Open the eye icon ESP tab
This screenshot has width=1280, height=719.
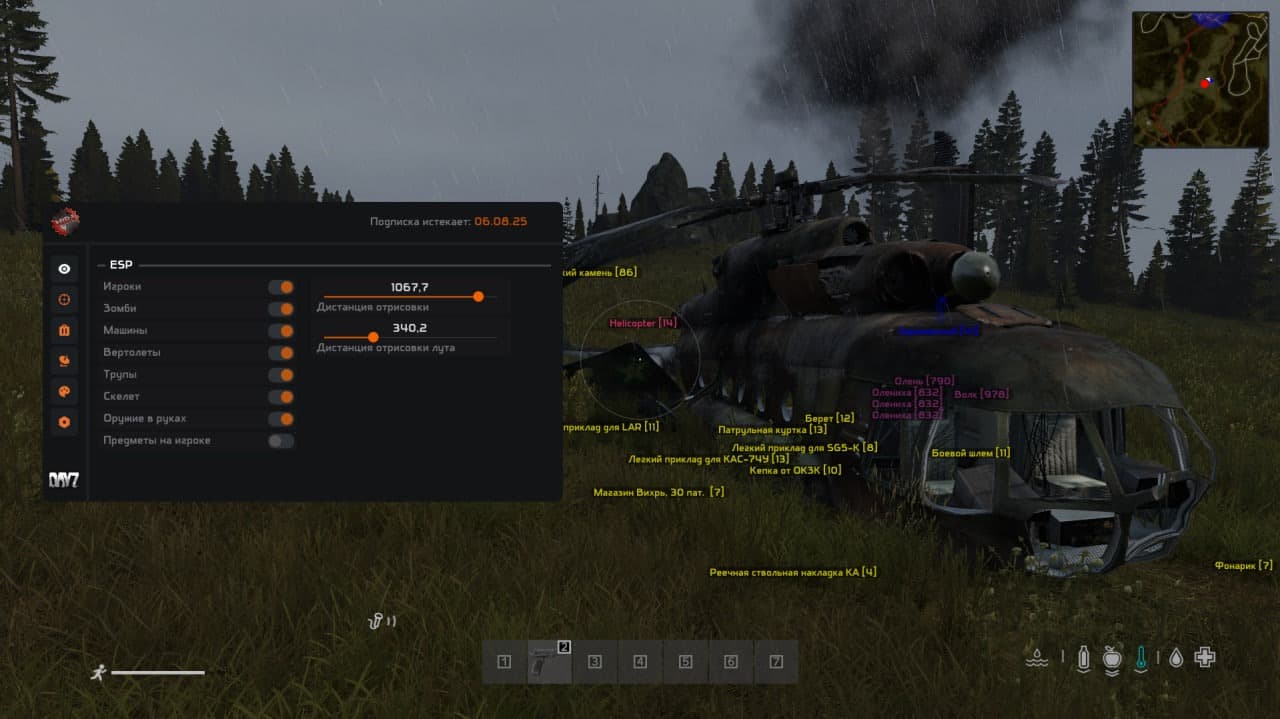pos(65,269)
